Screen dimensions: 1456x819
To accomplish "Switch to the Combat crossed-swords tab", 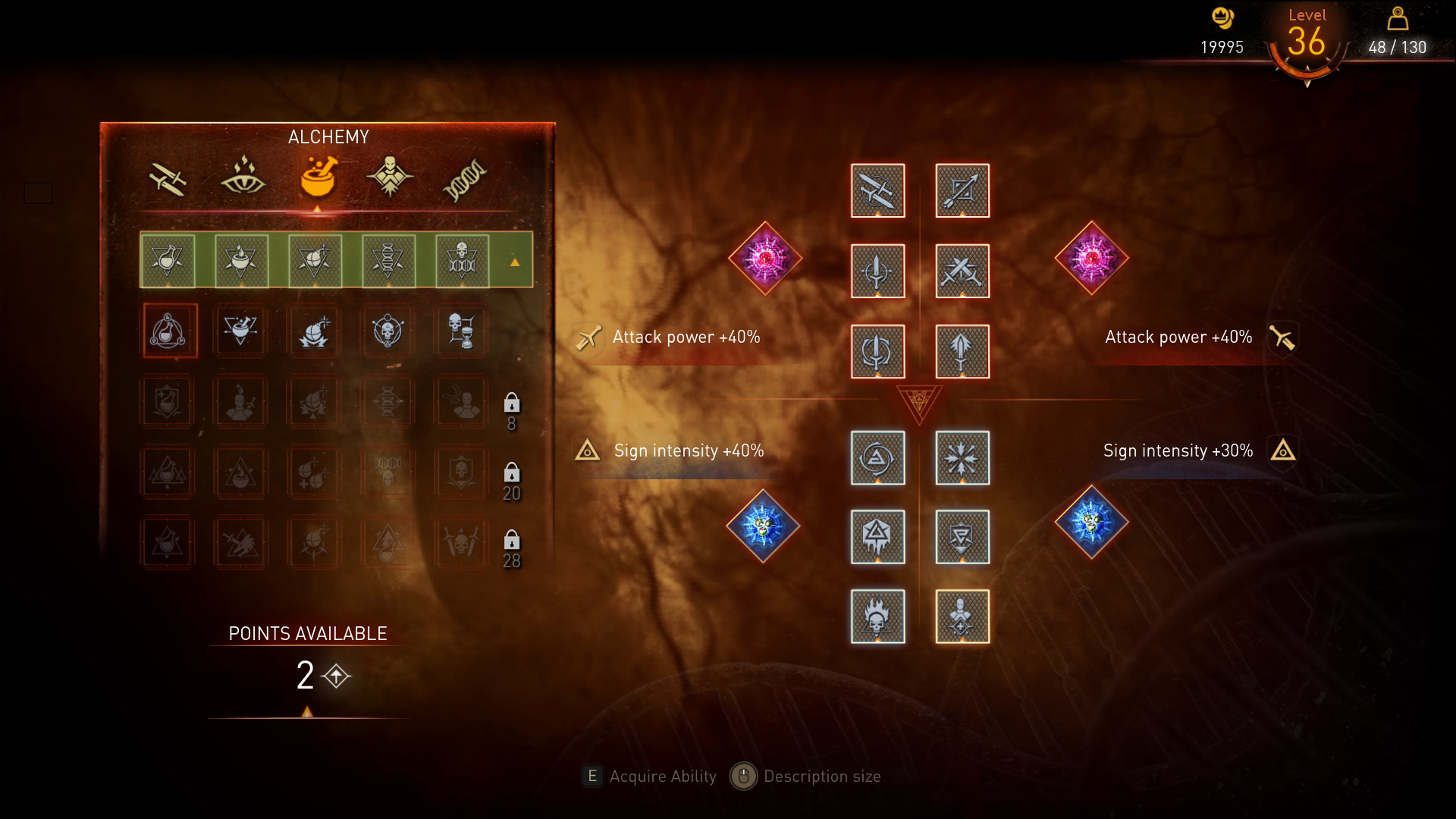I will click(x=168, y=179).
